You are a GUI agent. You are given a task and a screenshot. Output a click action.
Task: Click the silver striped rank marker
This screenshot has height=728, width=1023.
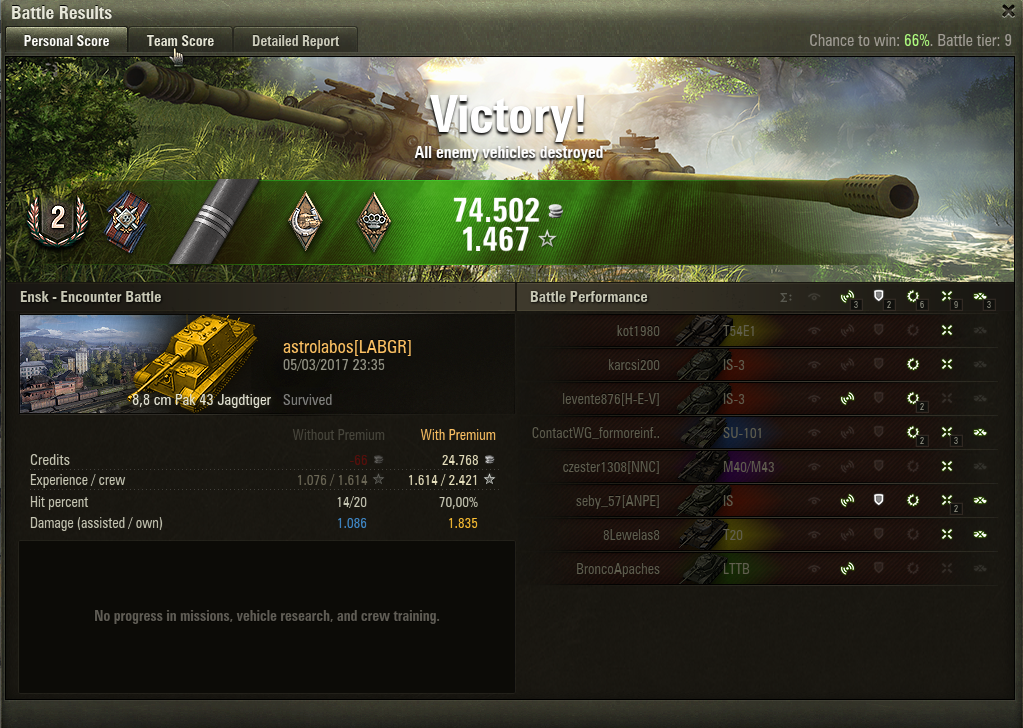(211, 221)
